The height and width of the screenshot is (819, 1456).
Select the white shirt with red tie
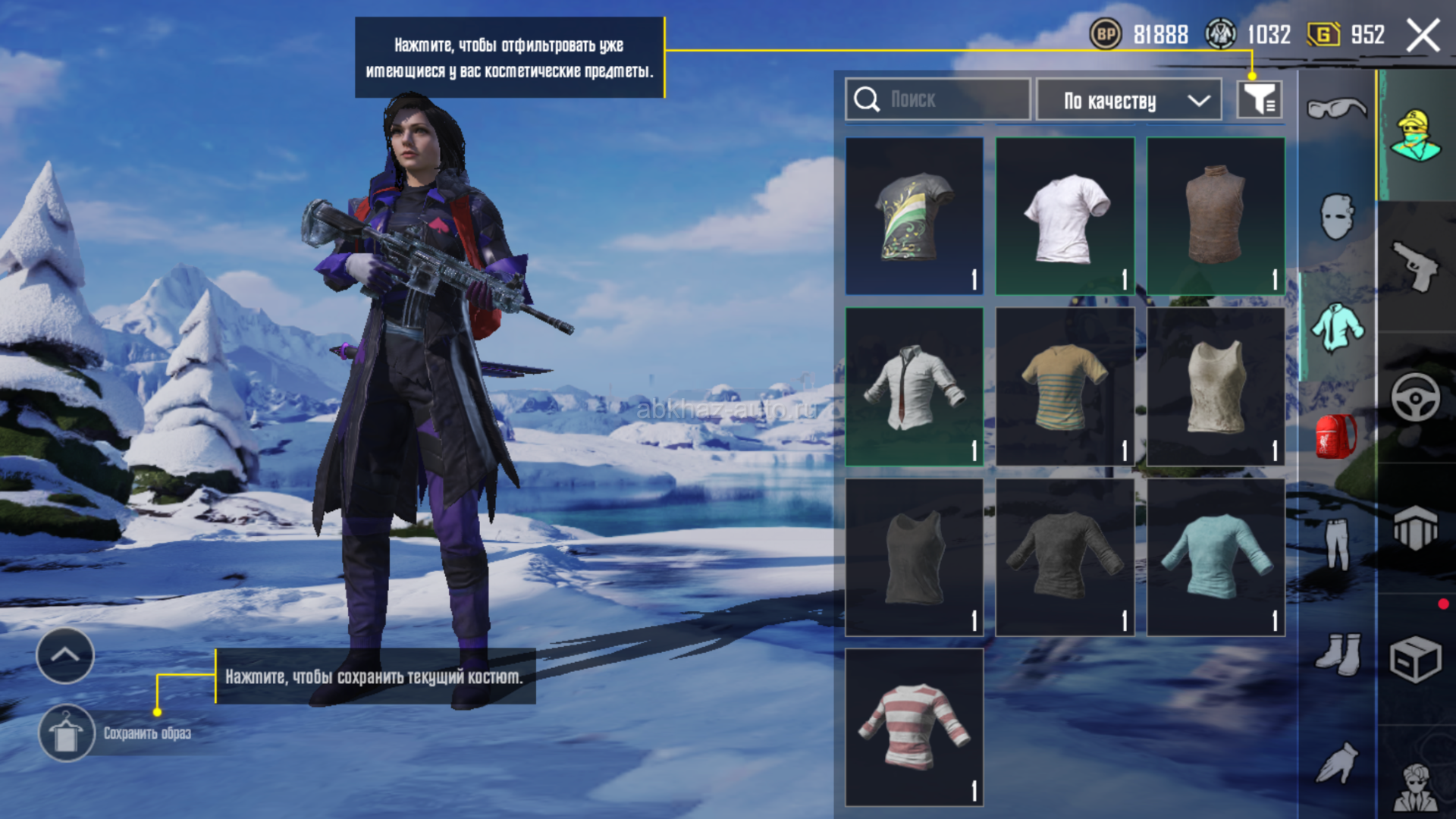[x=914, y=387]
